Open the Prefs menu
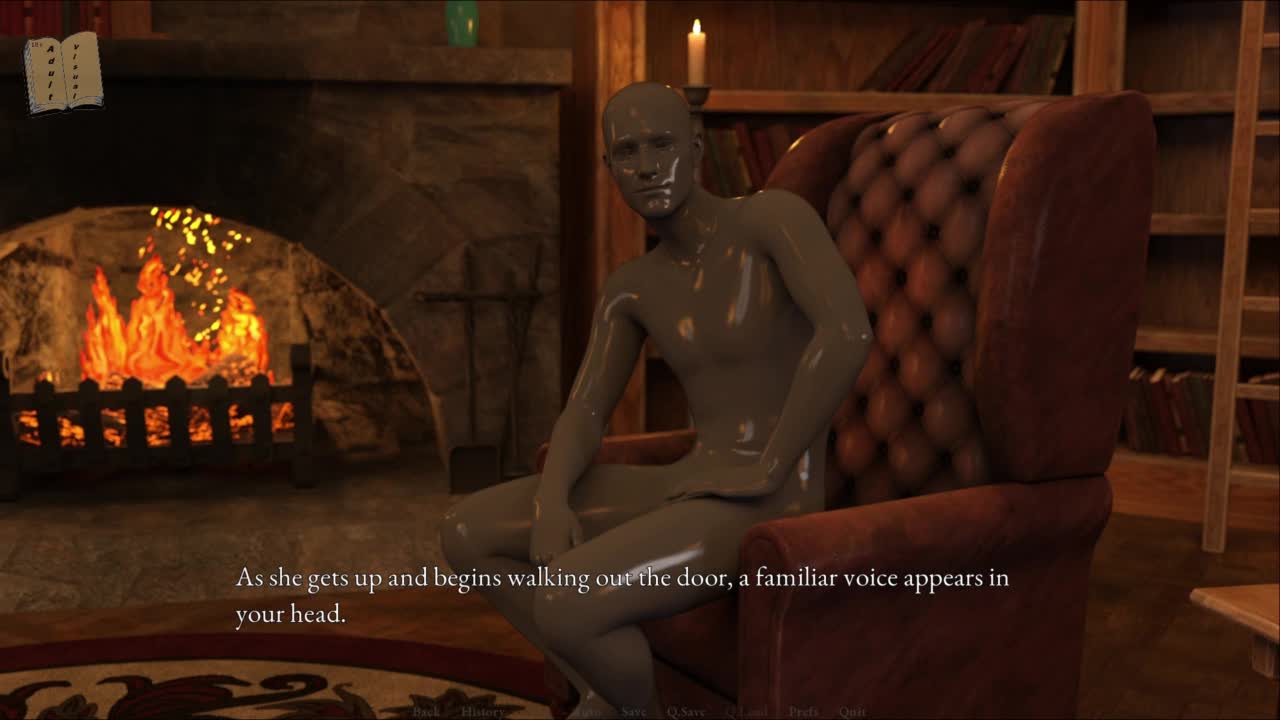Image resolution: width=1280 pixels, height=720 pixels. click(803, 712)
